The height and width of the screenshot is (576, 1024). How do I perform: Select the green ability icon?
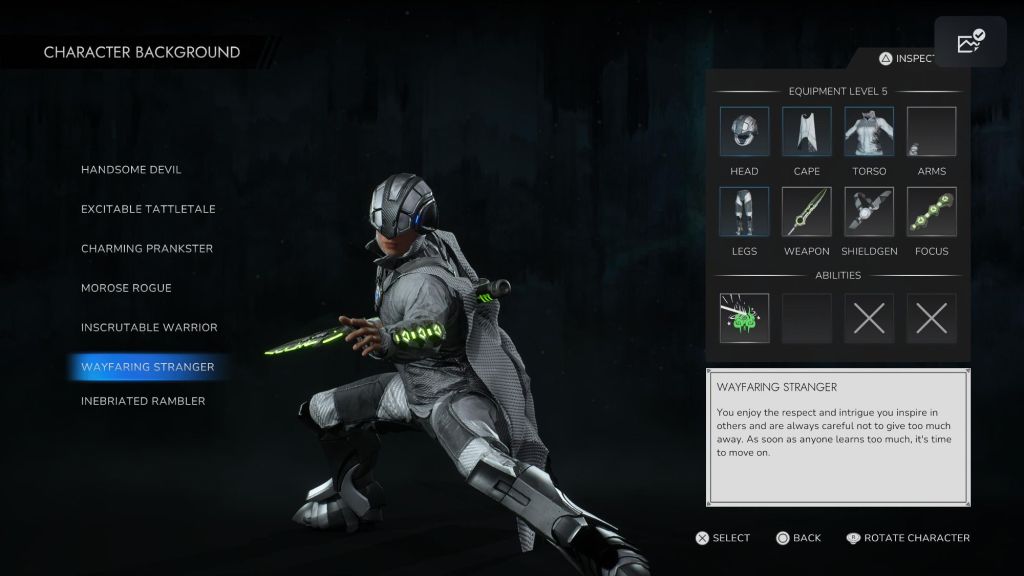coord(744,318)
